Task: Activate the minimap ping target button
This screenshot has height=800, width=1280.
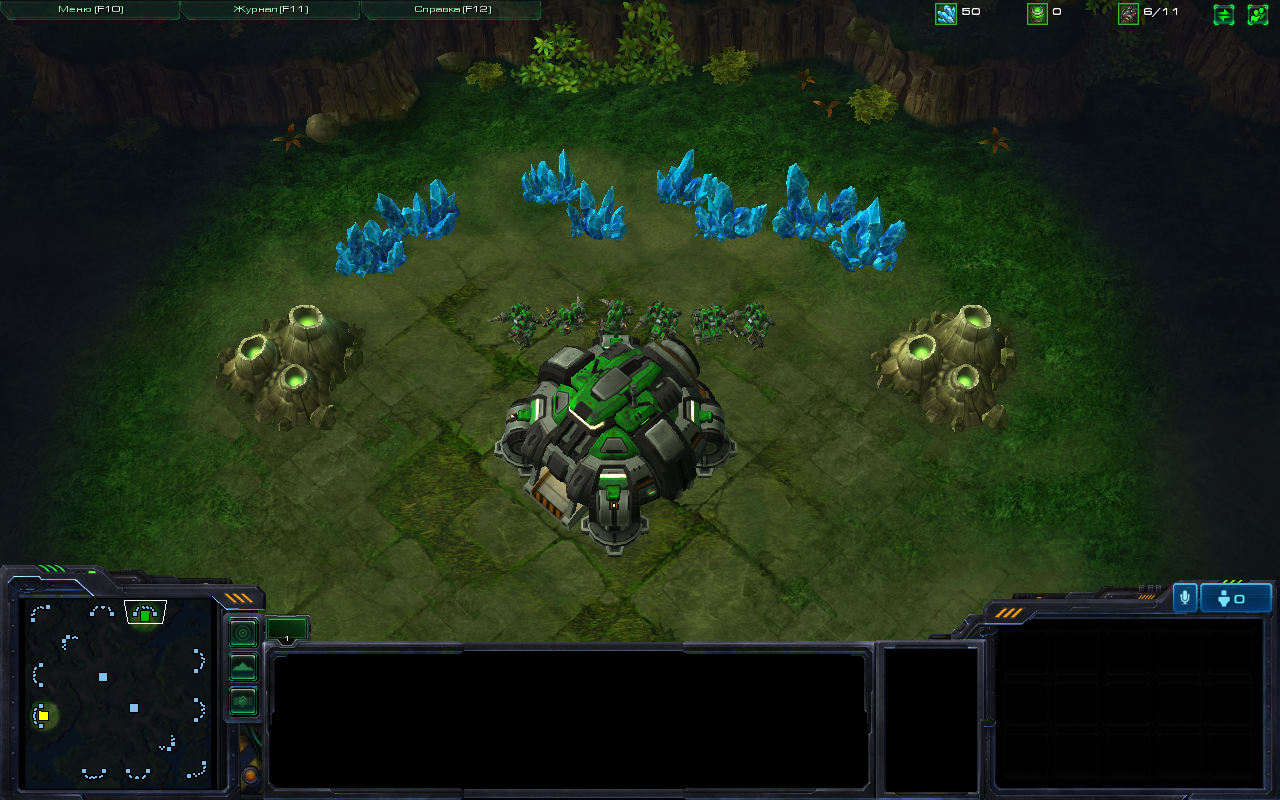Action: (x=243, y=633)
